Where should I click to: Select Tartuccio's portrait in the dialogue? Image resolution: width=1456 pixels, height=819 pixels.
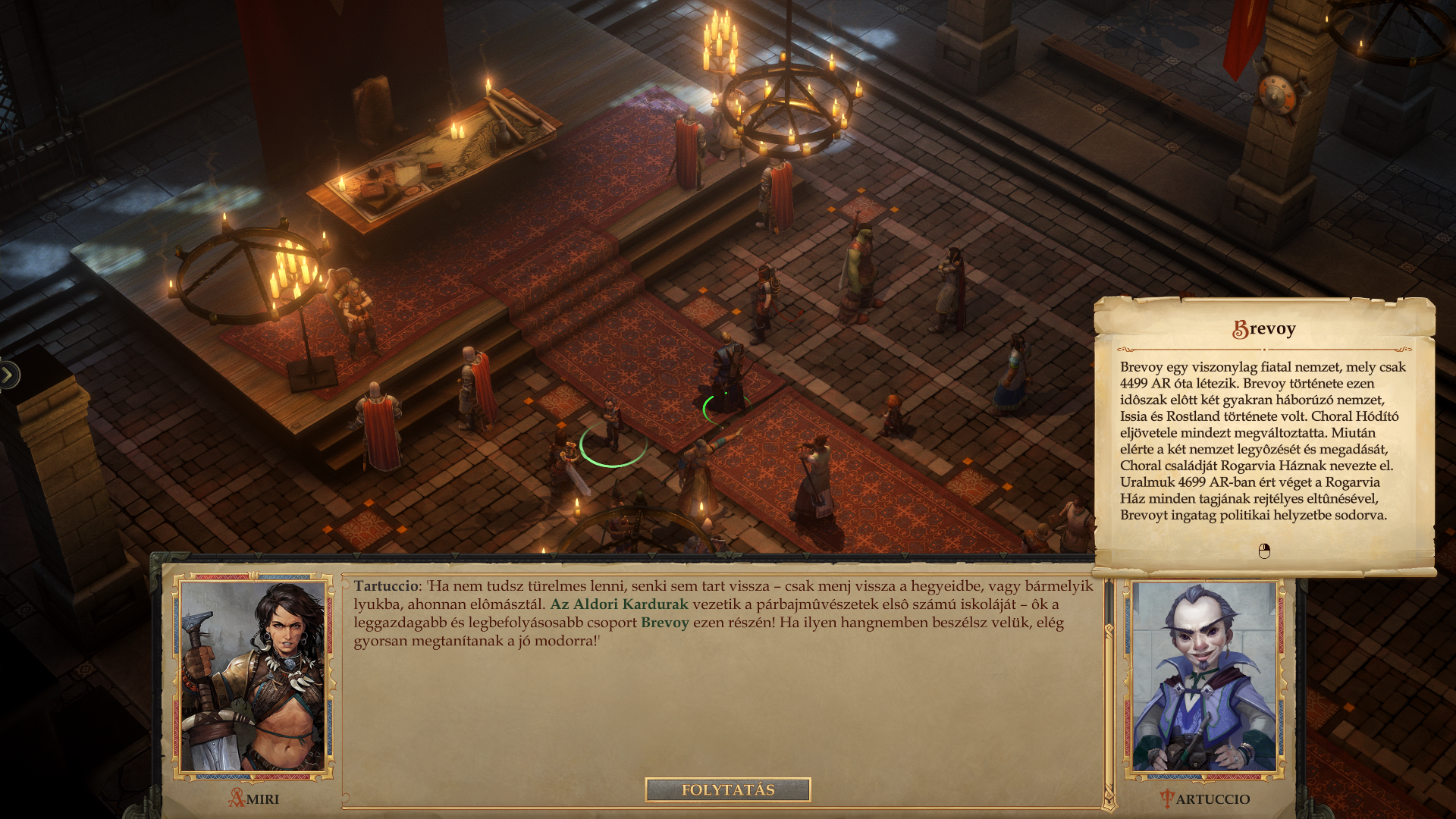(1203, 677)
